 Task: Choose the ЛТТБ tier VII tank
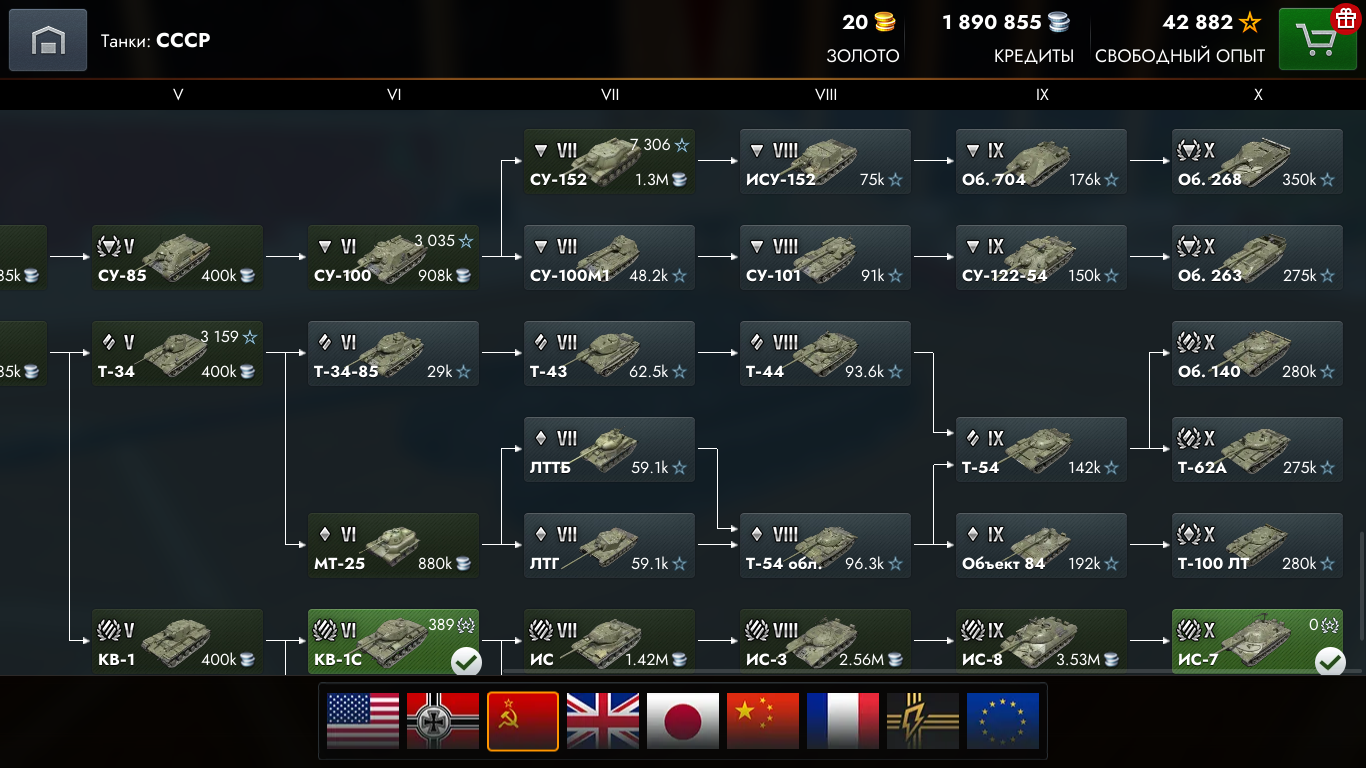(609, 450)
